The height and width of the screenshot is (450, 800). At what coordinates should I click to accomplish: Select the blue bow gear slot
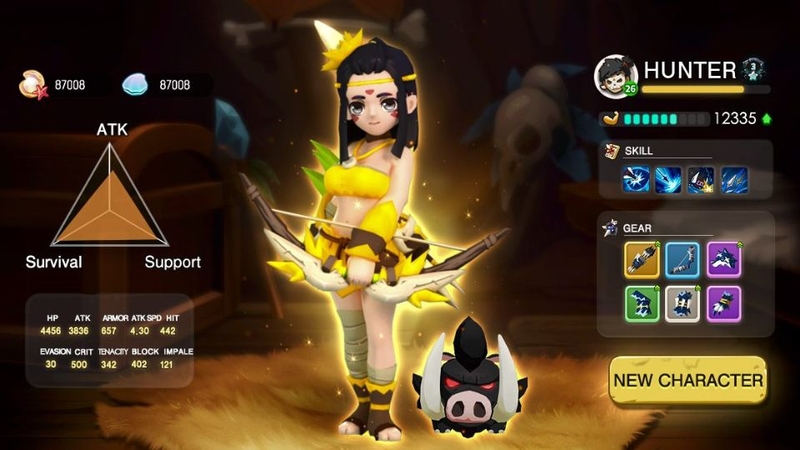pos(683,260)
